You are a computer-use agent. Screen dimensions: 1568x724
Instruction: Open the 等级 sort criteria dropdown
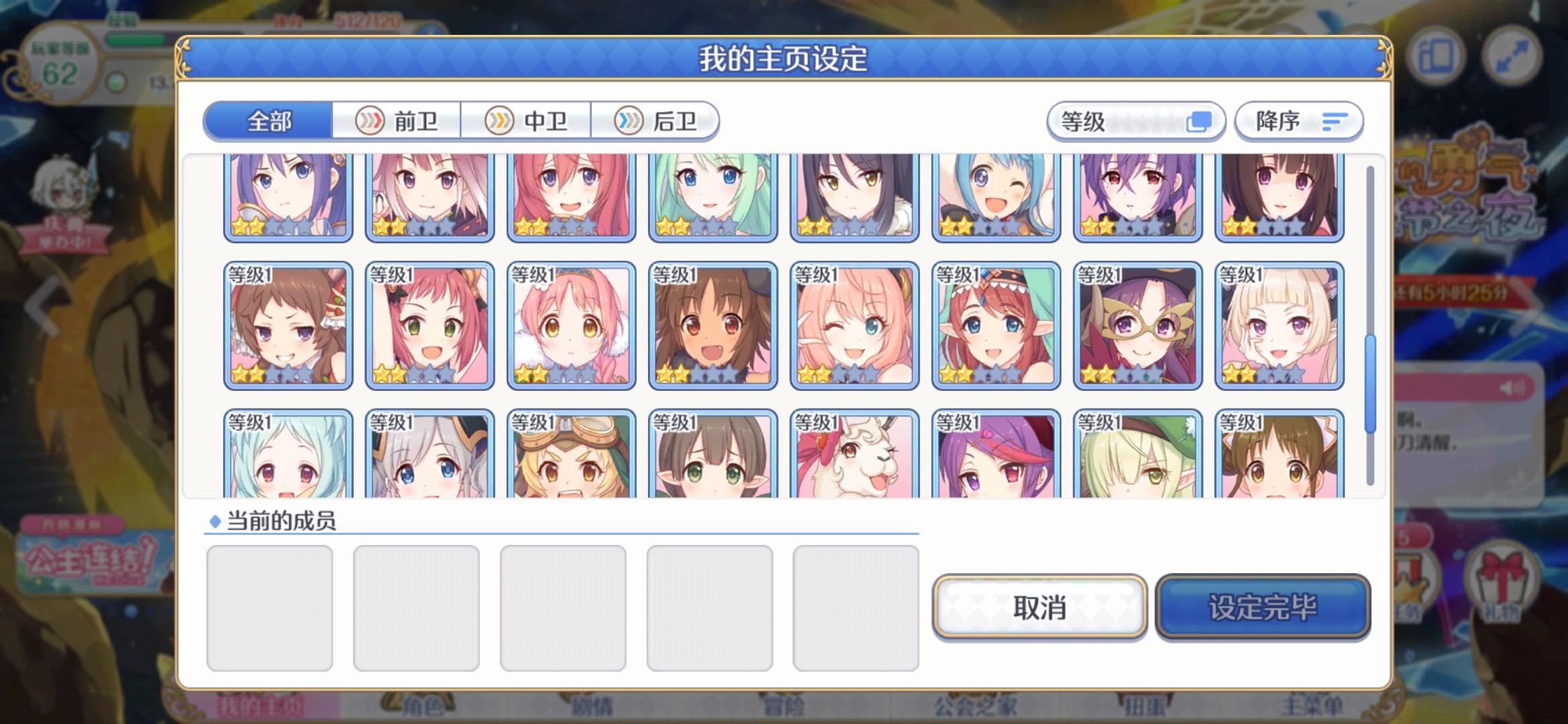[x=1137, y=121]
